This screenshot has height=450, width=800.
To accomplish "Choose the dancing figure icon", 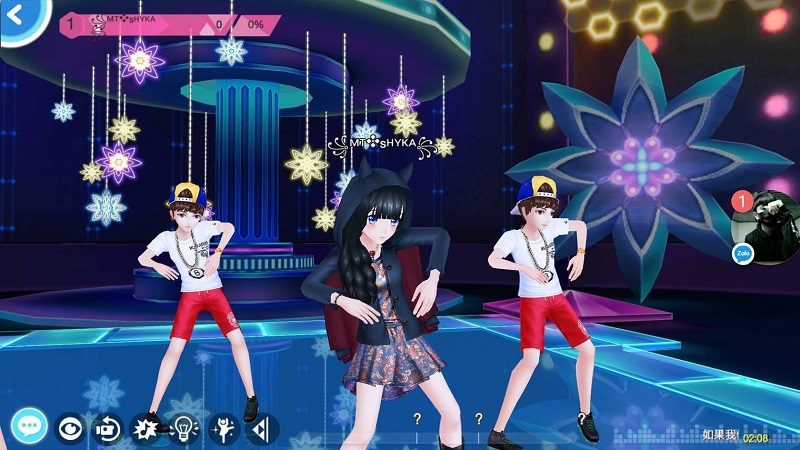I will coord(224,429).
